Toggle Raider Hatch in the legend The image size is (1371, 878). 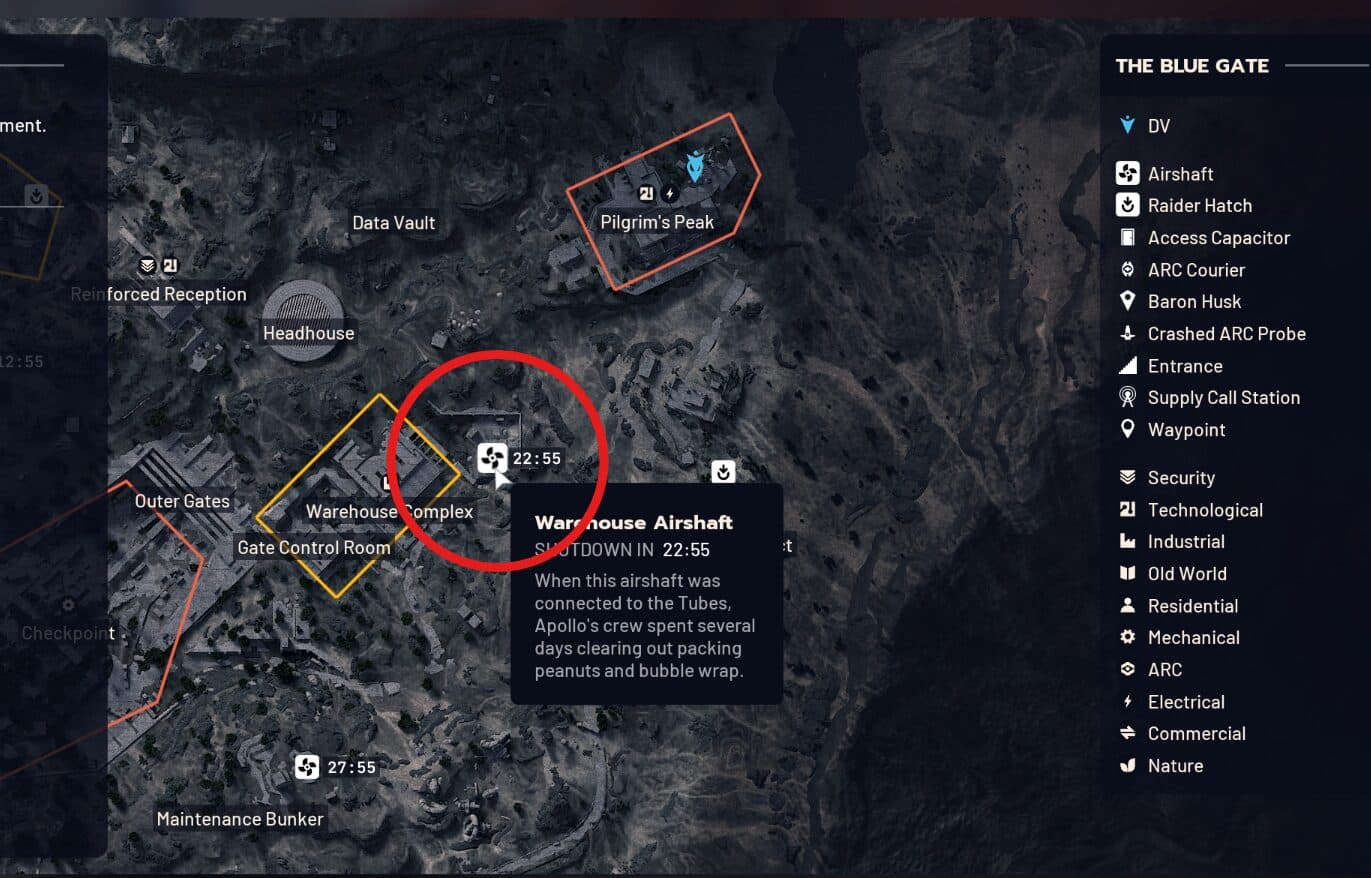(1199, 206)
